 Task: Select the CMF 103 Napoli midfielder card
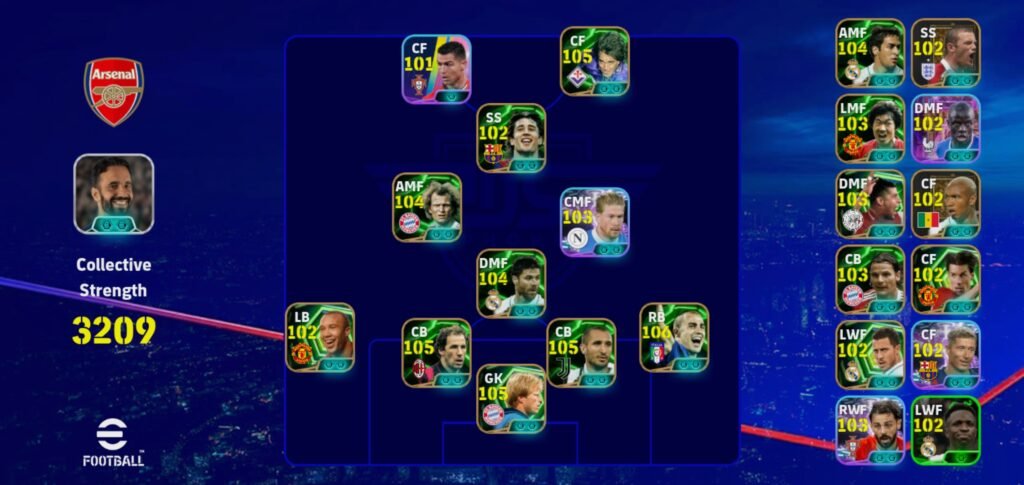pos(594,222)
